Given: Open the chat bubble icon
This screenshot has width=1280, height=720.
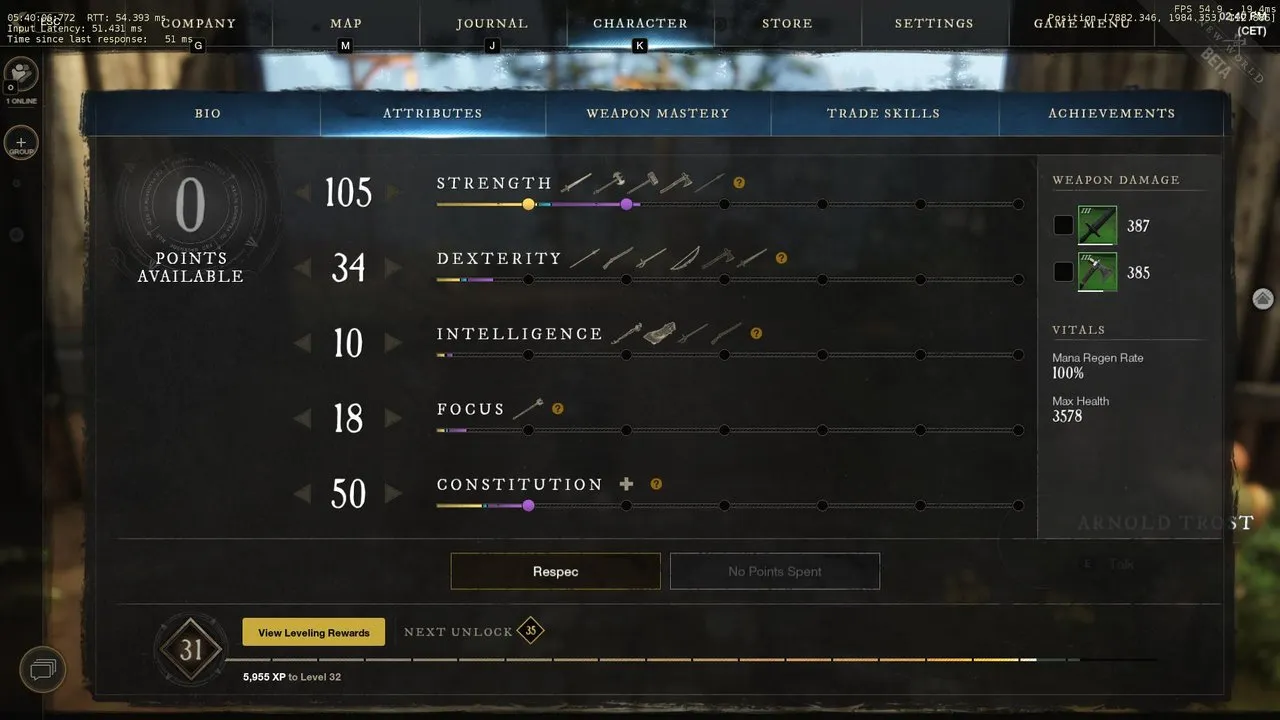Looking at the screenshot, I should [x=41, y=669].
